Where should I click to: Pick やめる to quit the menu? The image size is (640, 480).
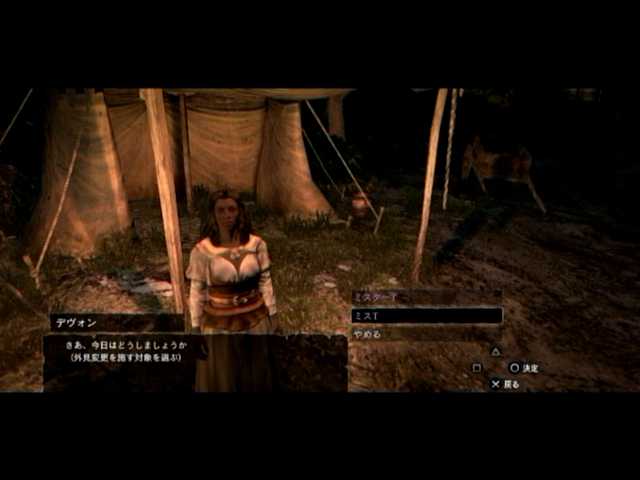[368, 334]
